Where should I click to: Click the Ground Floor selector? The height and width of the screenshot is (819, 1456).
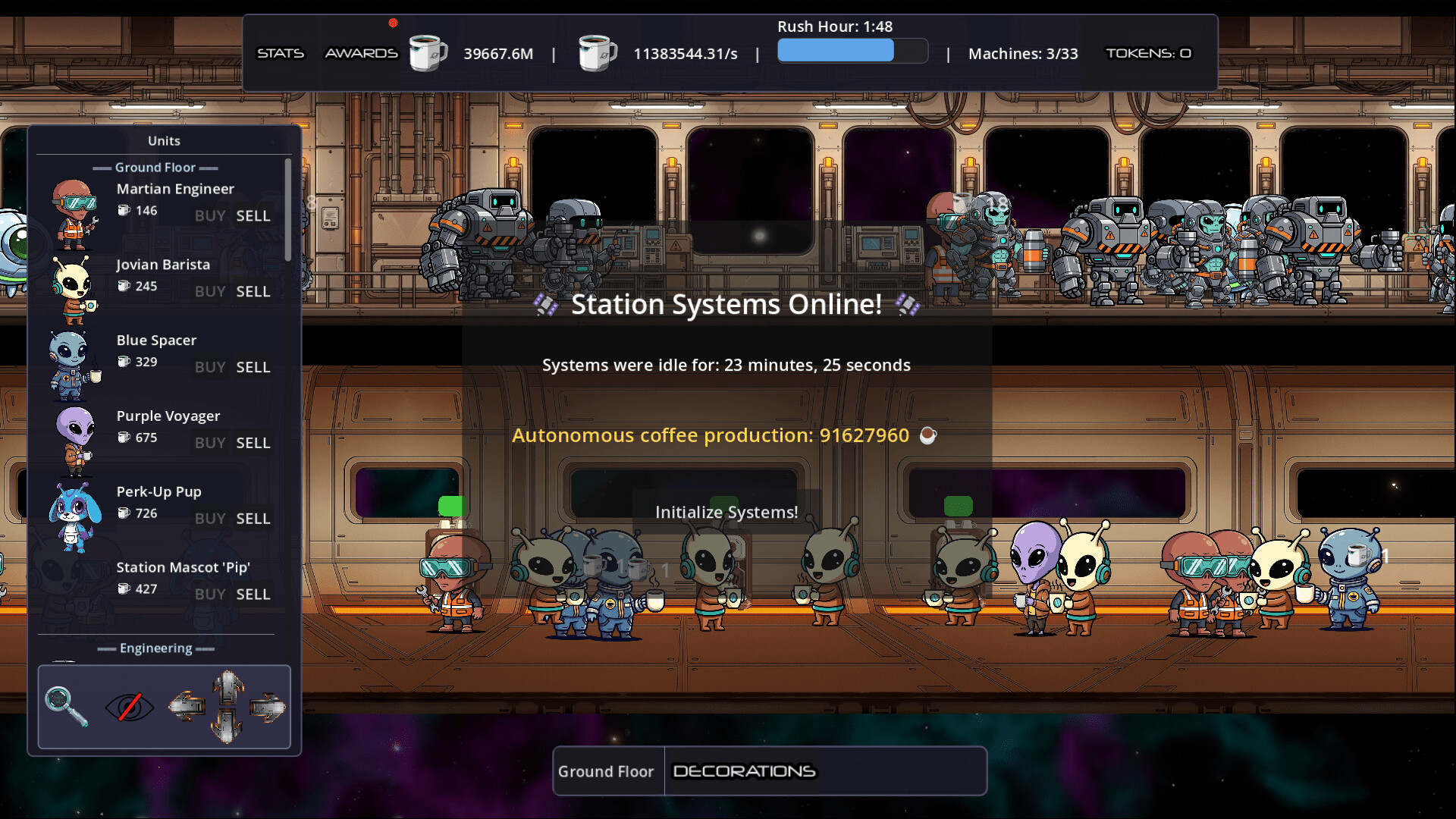click(x=607, y=770)
